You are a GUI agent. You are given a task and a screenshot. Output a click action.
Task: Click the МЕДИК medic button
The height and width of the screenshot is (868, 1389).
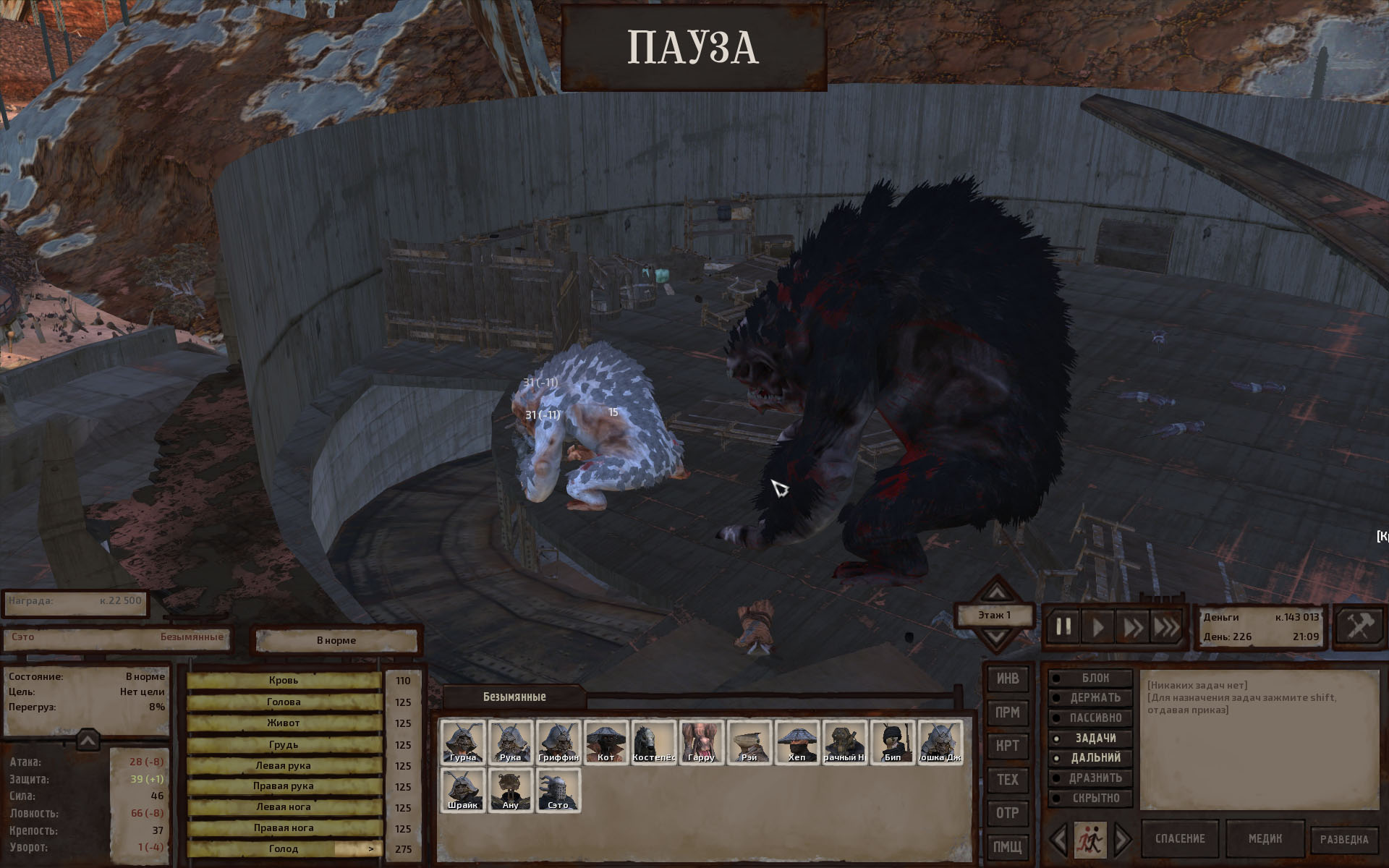[x=1265, y=839]
